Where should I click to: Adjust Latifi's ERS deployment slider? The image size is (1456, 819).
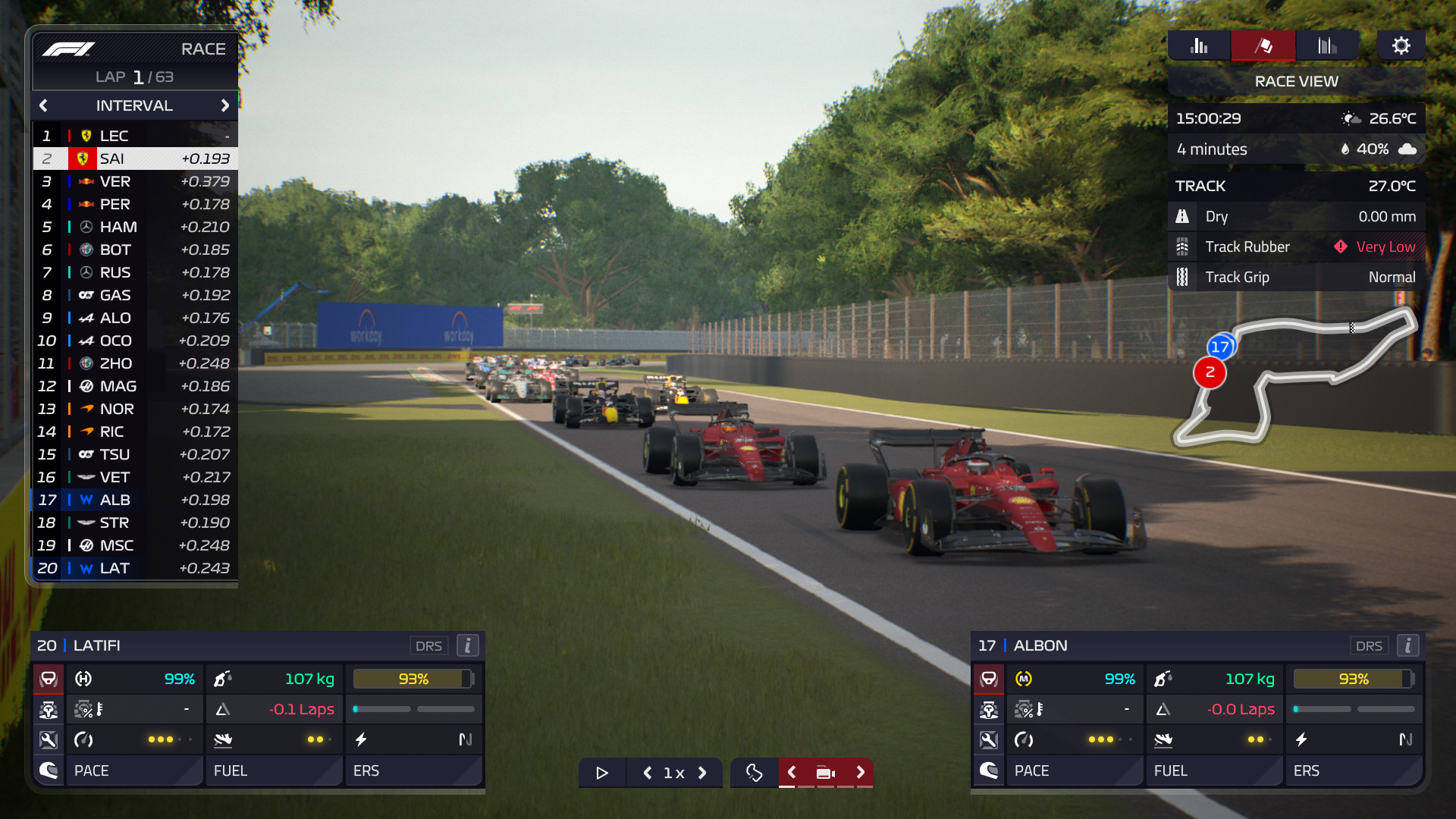pos(413,709)
